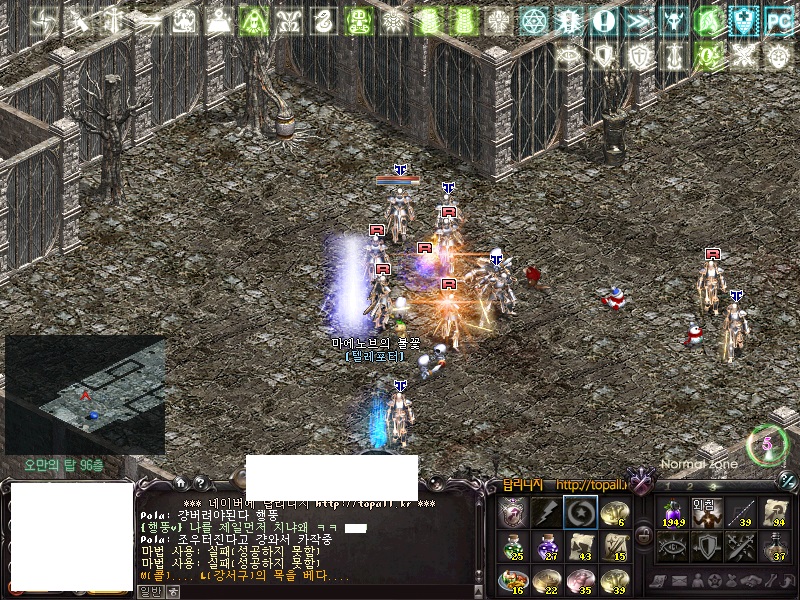The image size is (800, 600).
Task: Use the purple potion stack of 1949
Action: point(672,513)
